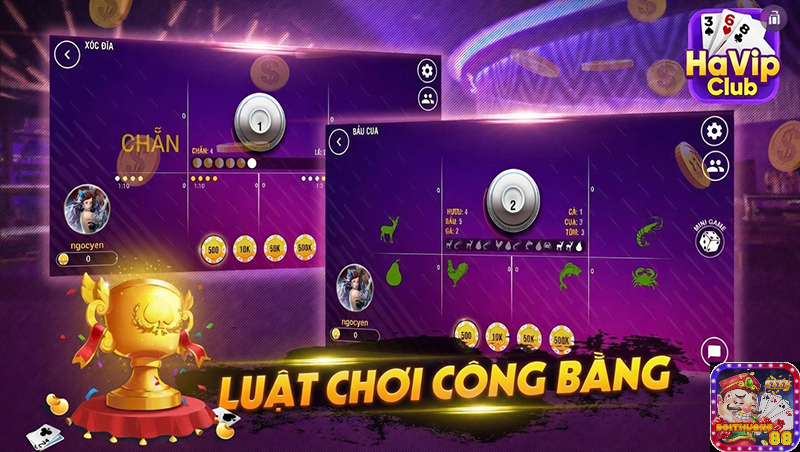Open the chat bubble button
The width and height of the screenshot is (800, 452).
click(x=714, y=350)
